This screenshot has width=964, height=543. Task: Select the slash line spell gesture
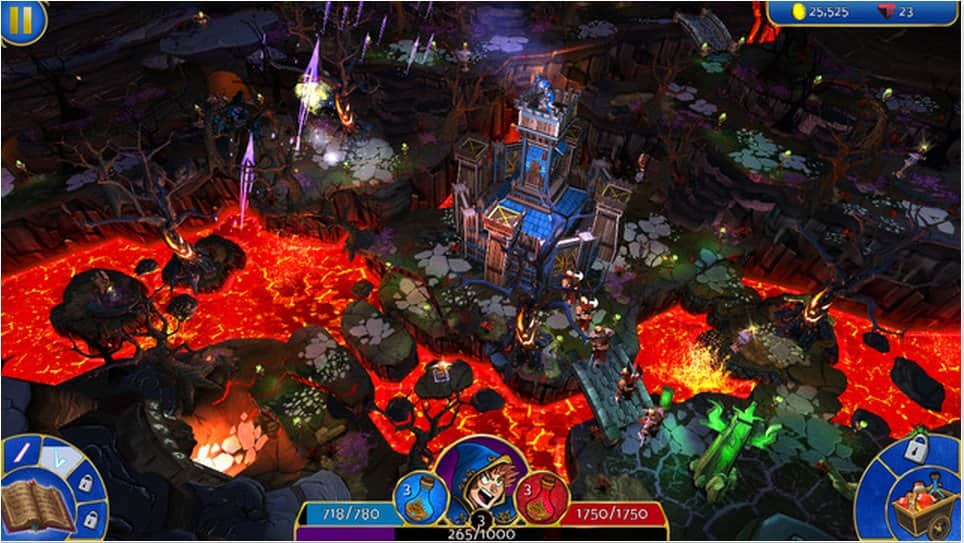[22, 453]
